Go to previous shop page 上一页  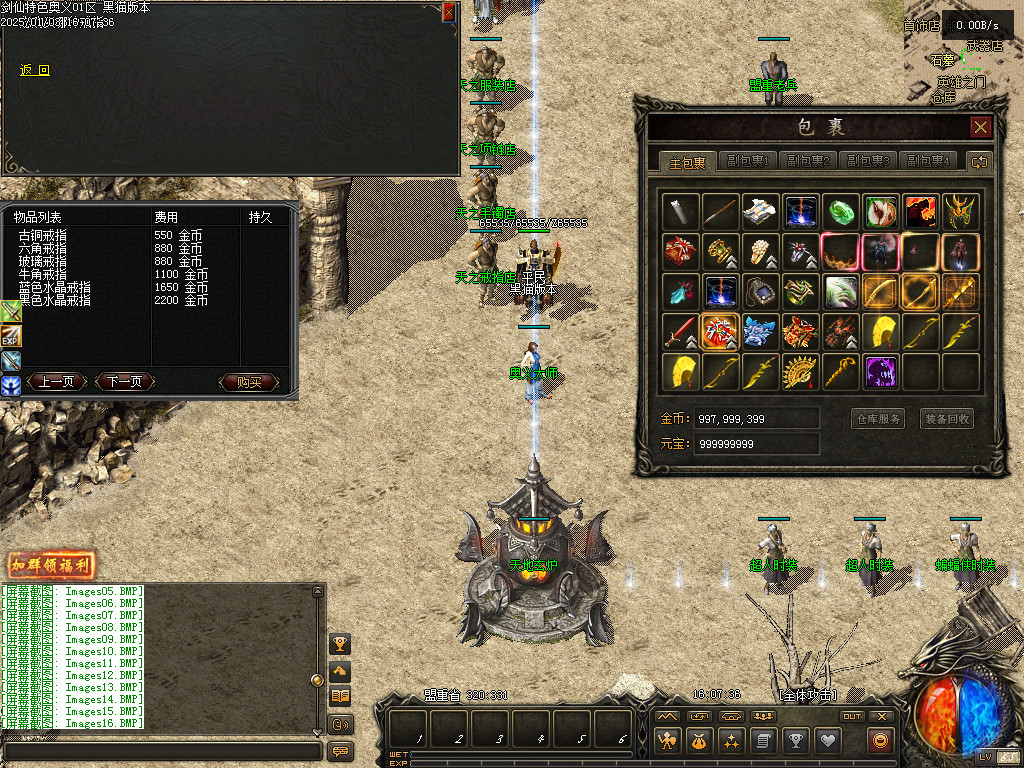[x=56, y=382]
